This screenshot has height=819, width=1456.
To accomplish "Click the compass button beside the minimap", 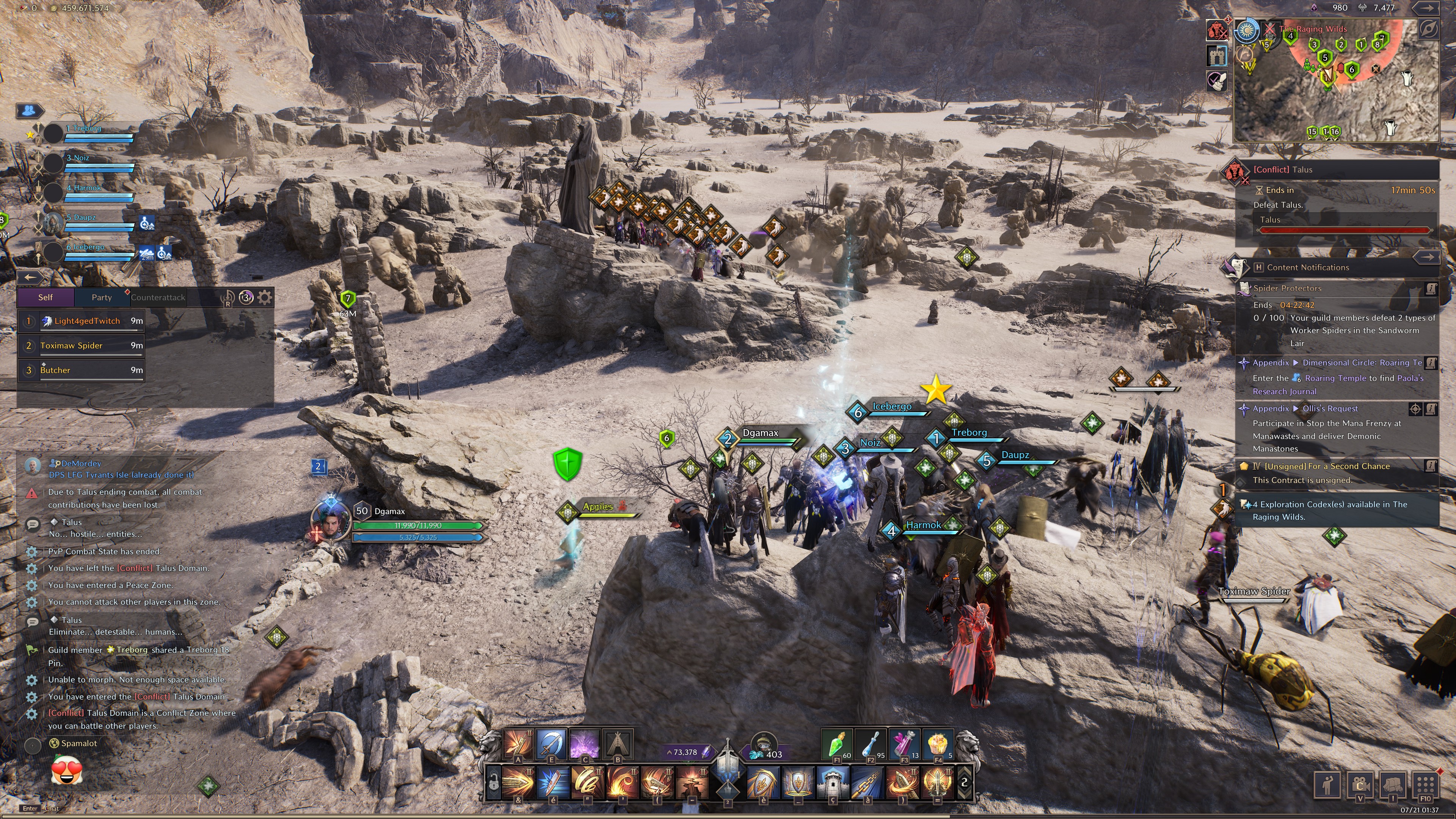I will 1428,30.
